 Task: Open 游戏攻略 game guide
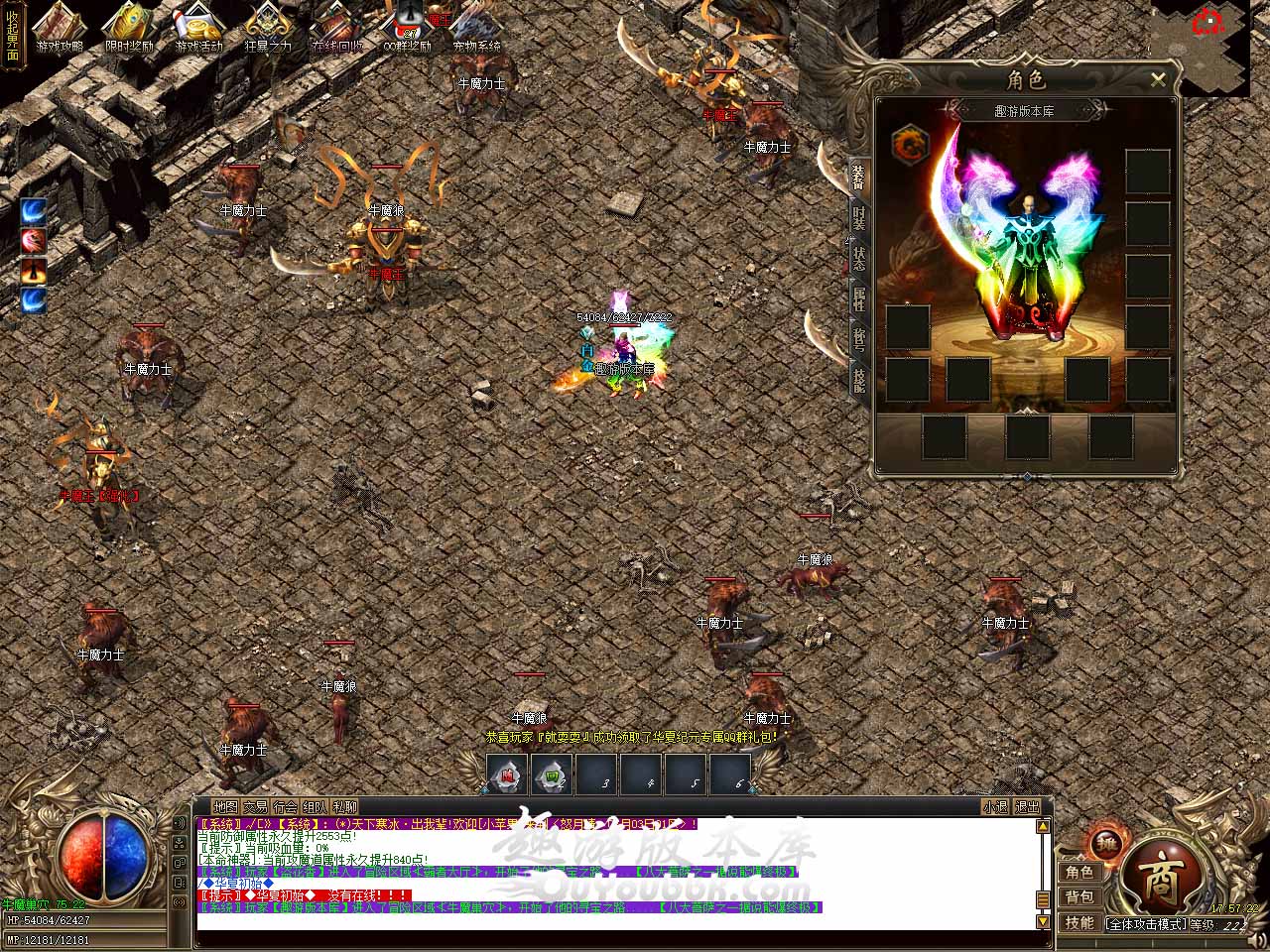(60, 28)
